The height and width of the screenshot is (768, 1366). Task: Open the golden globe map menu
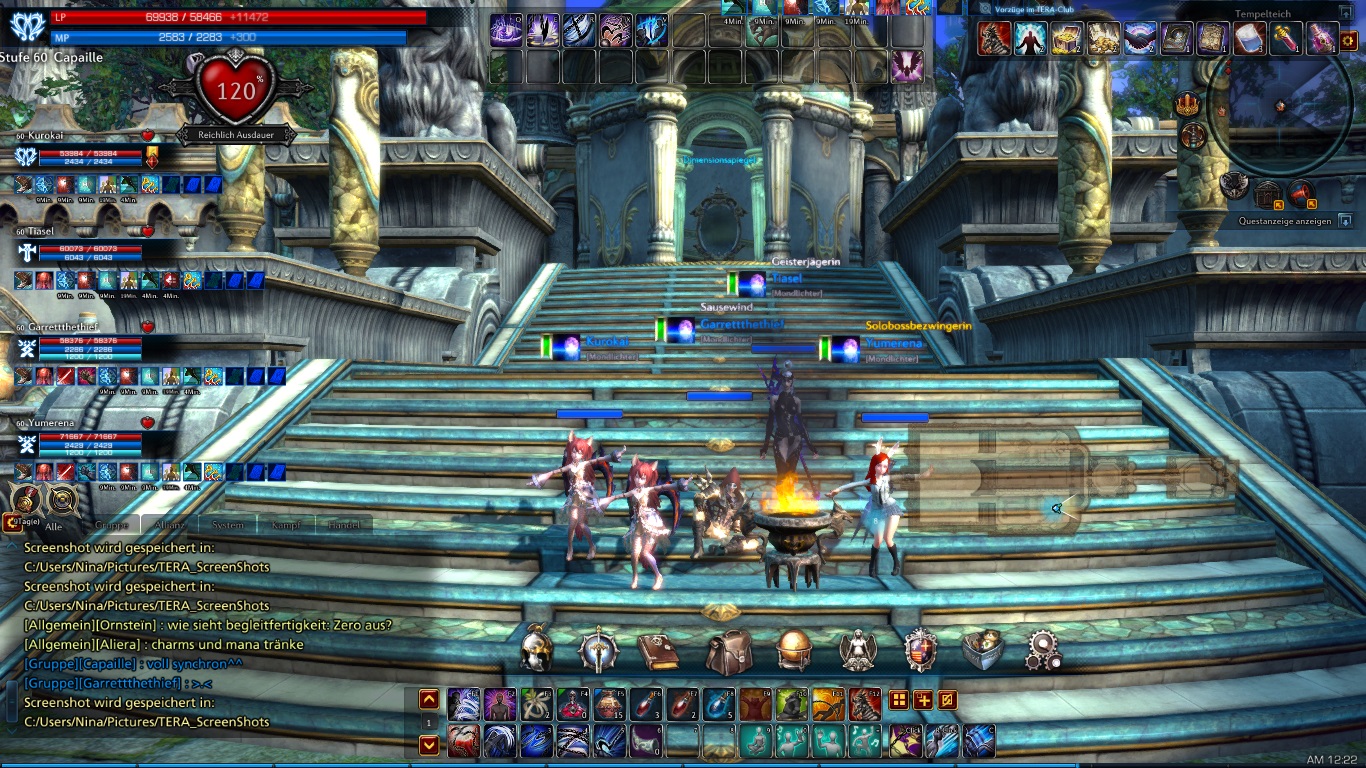coord(794,651)
